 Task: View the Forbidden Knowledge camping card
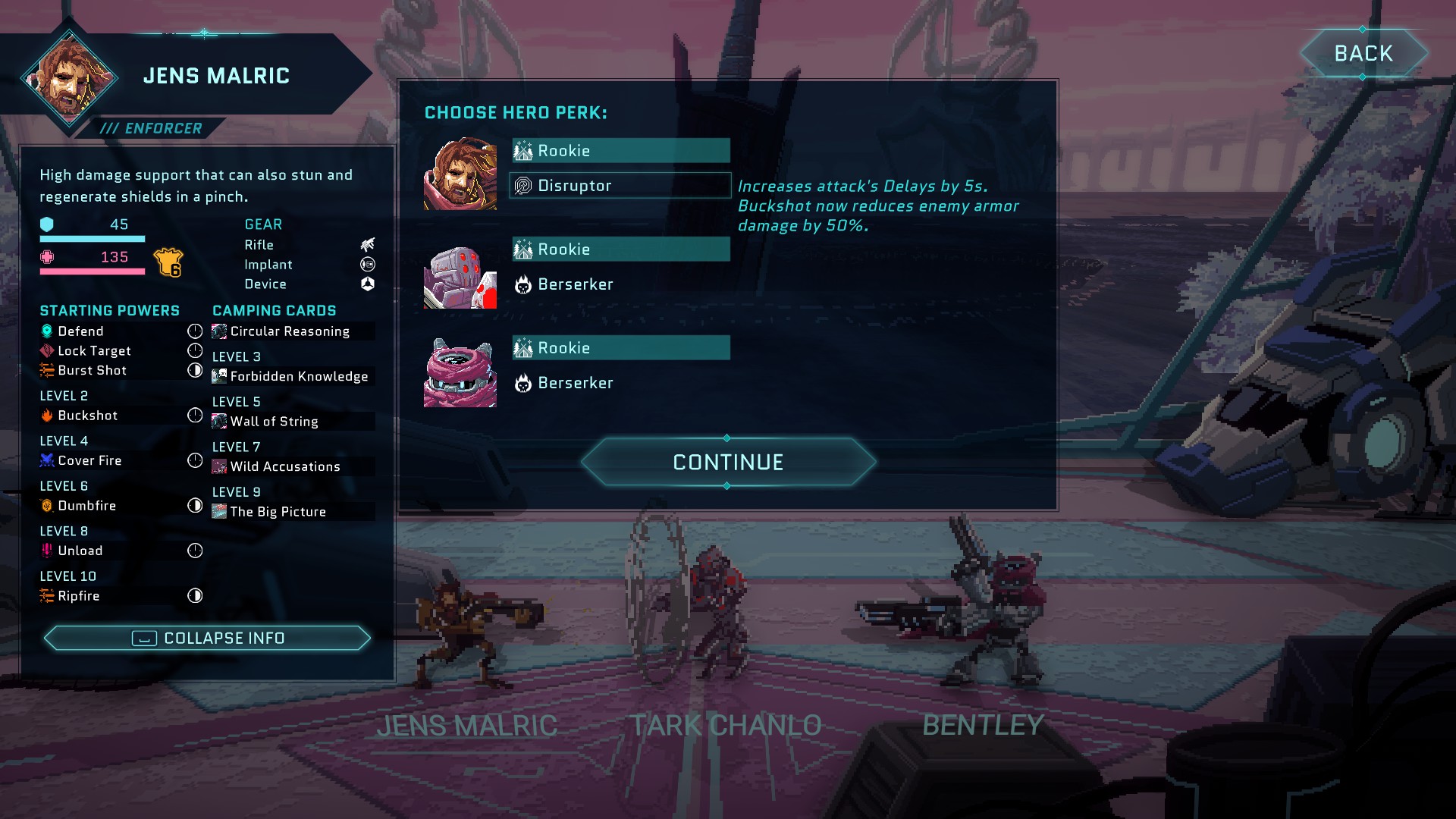pos(298,376)
